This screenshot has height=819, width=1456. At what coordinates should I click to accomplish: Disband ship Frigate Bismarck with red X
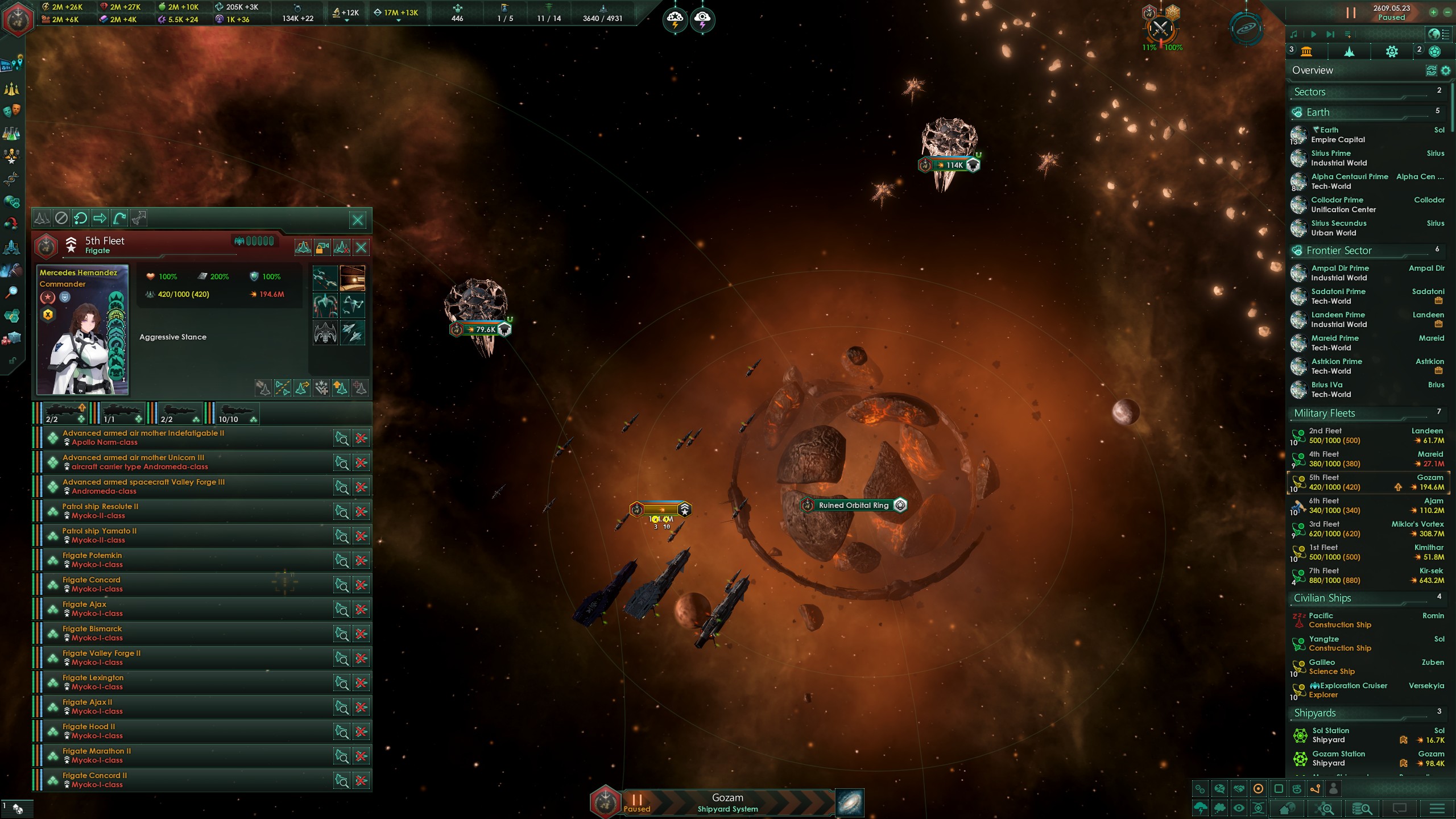tap(361, 634)
